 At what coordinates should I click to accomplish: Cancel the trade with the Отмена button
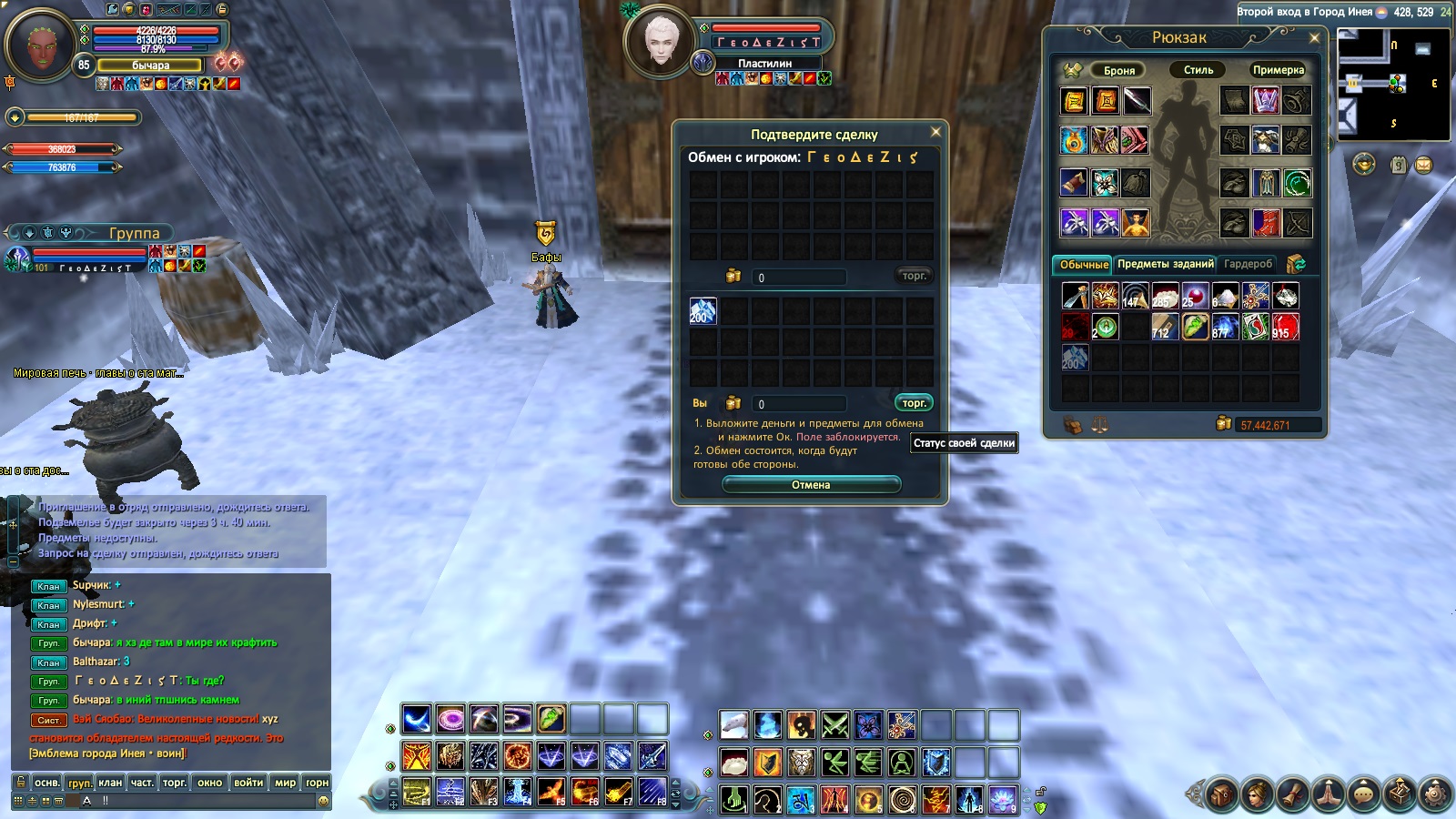(811, 485)
